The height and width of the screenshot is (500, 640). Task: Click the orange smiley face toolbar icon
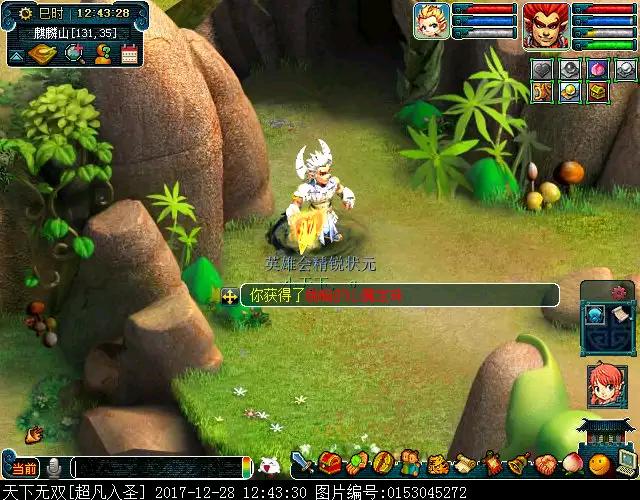click(x=599, y=463)
